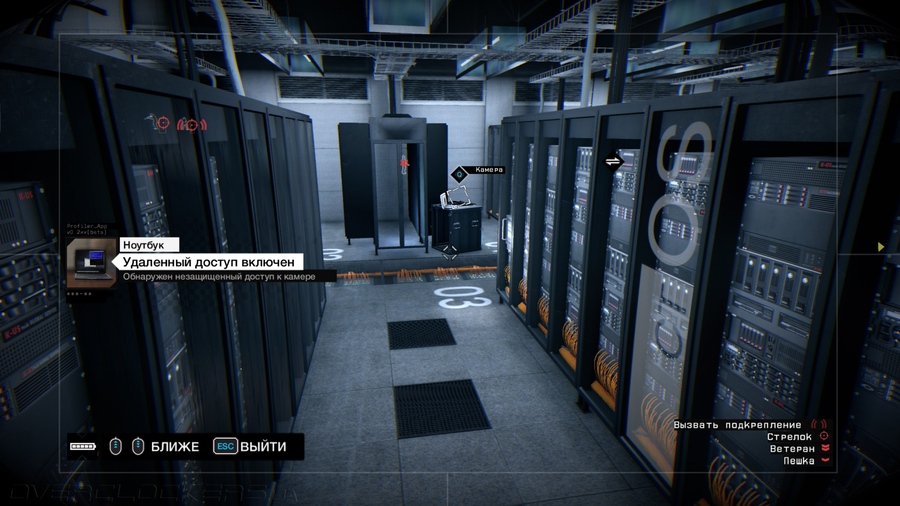Select the red enemy marker near the doorway
Image resolution: width=900 pixels, height=506 pixels.
[x=404, y=161]
